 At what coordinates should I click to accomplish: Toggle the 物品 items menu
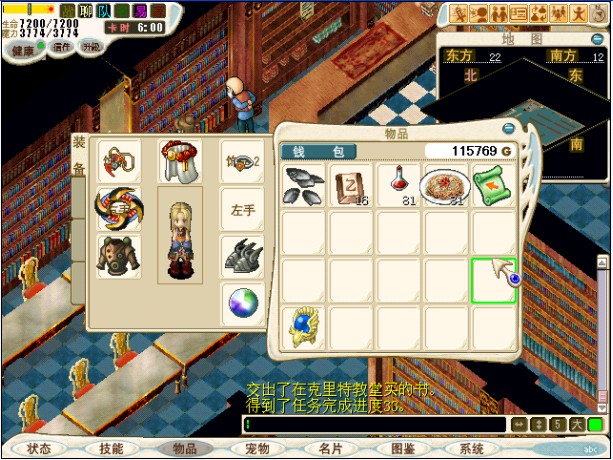(x=185, y=449)
